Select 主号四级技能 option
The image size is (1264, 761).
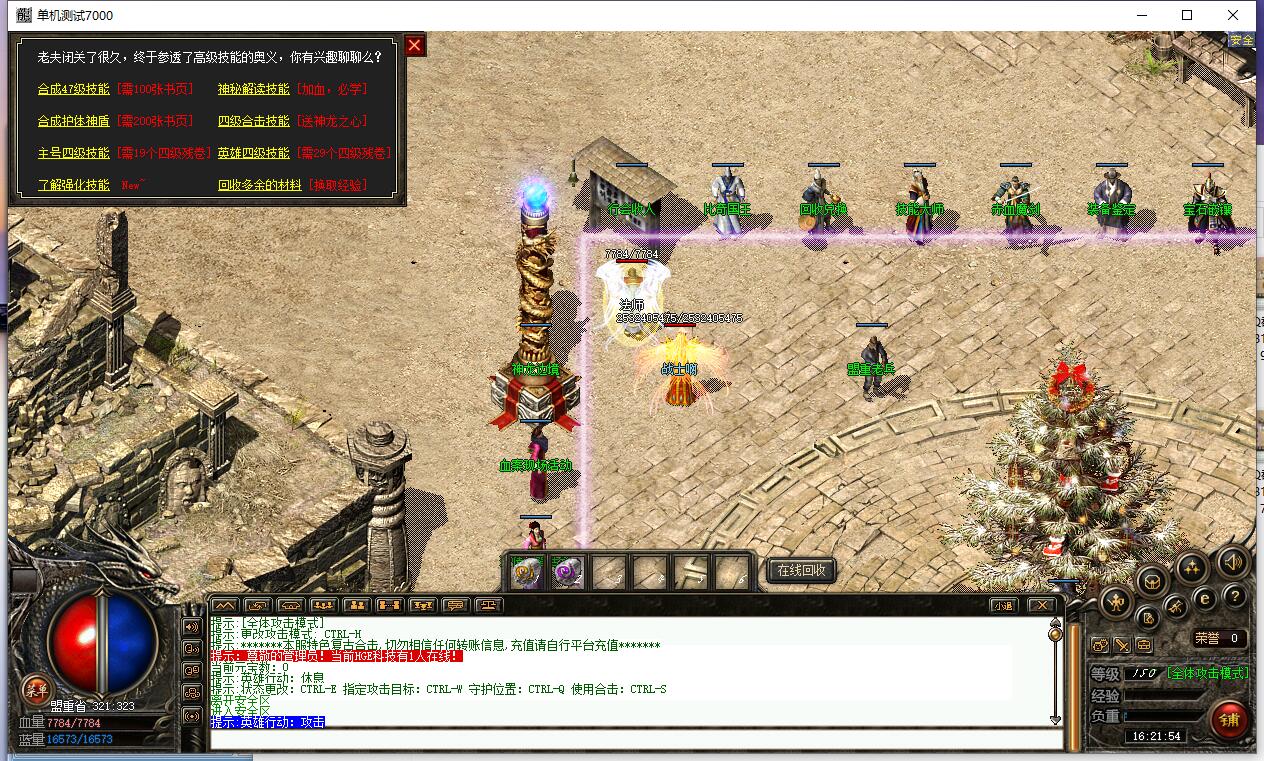tap(74, 153)
